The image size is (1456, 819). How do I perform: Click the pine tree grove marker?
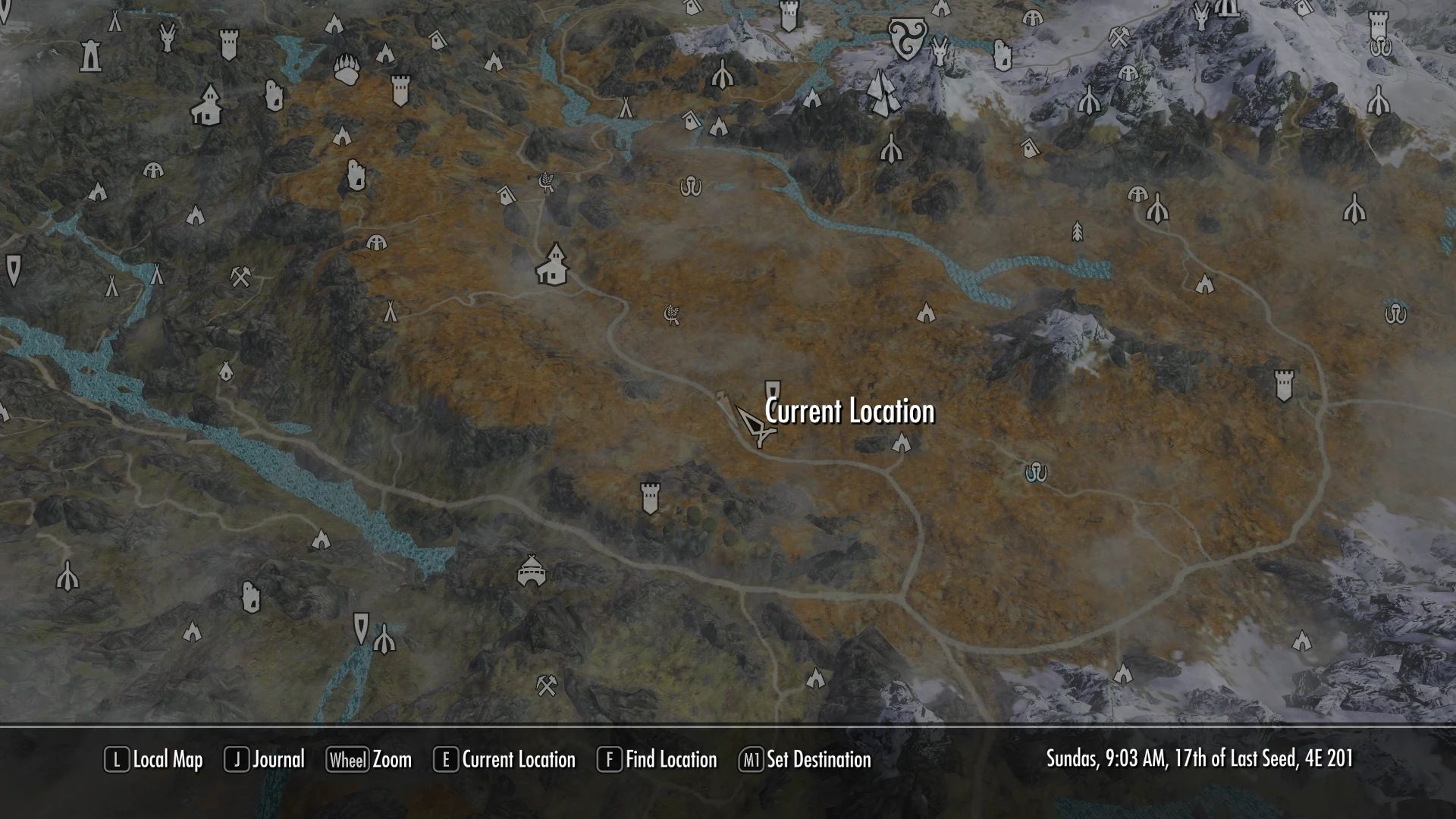[1078, 231]
